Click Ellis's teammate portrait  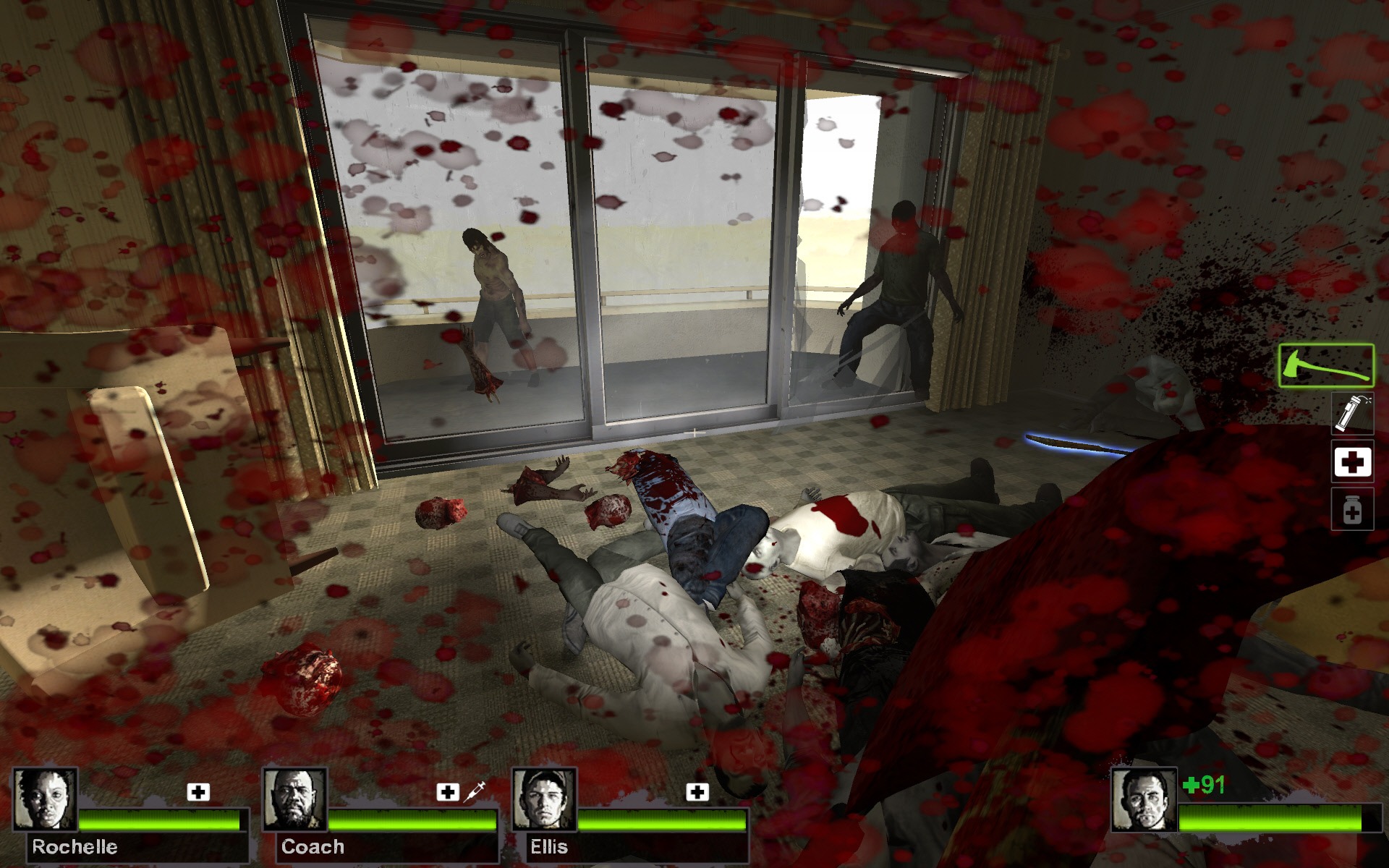[x=544, y=799]
